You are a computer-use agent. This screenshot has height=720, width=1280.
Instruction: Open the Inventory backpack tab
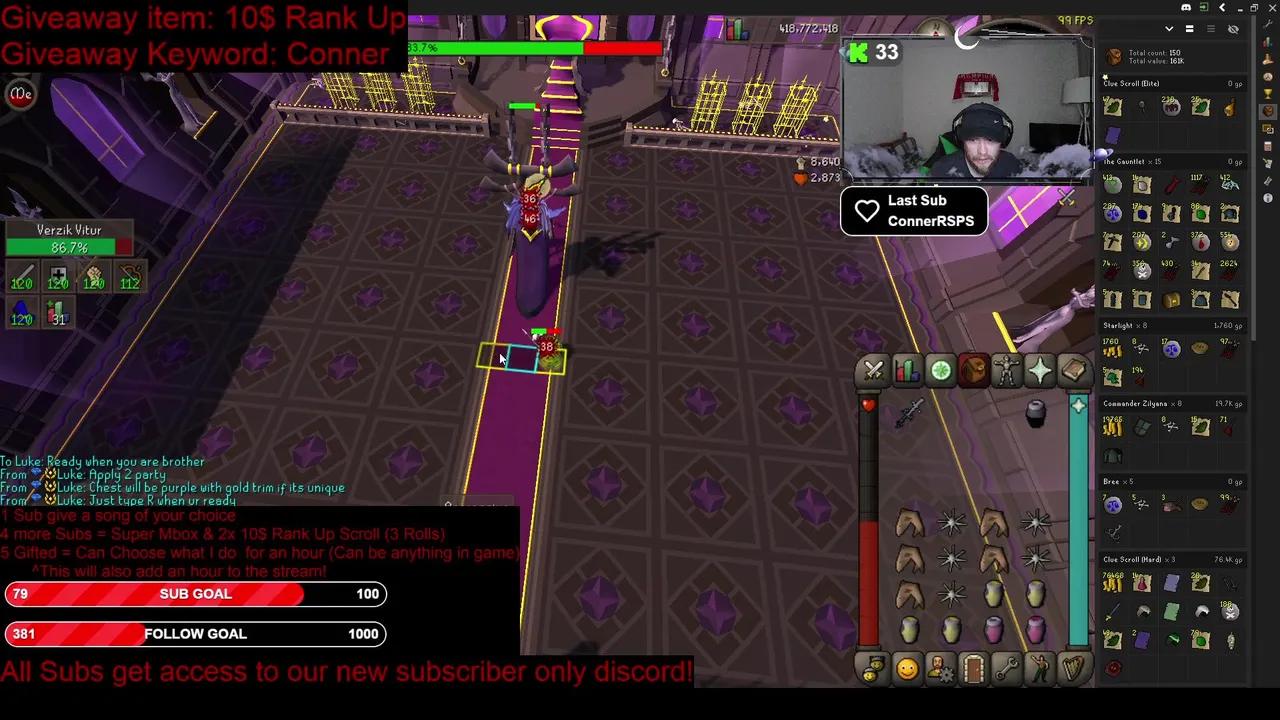(973, 371)
